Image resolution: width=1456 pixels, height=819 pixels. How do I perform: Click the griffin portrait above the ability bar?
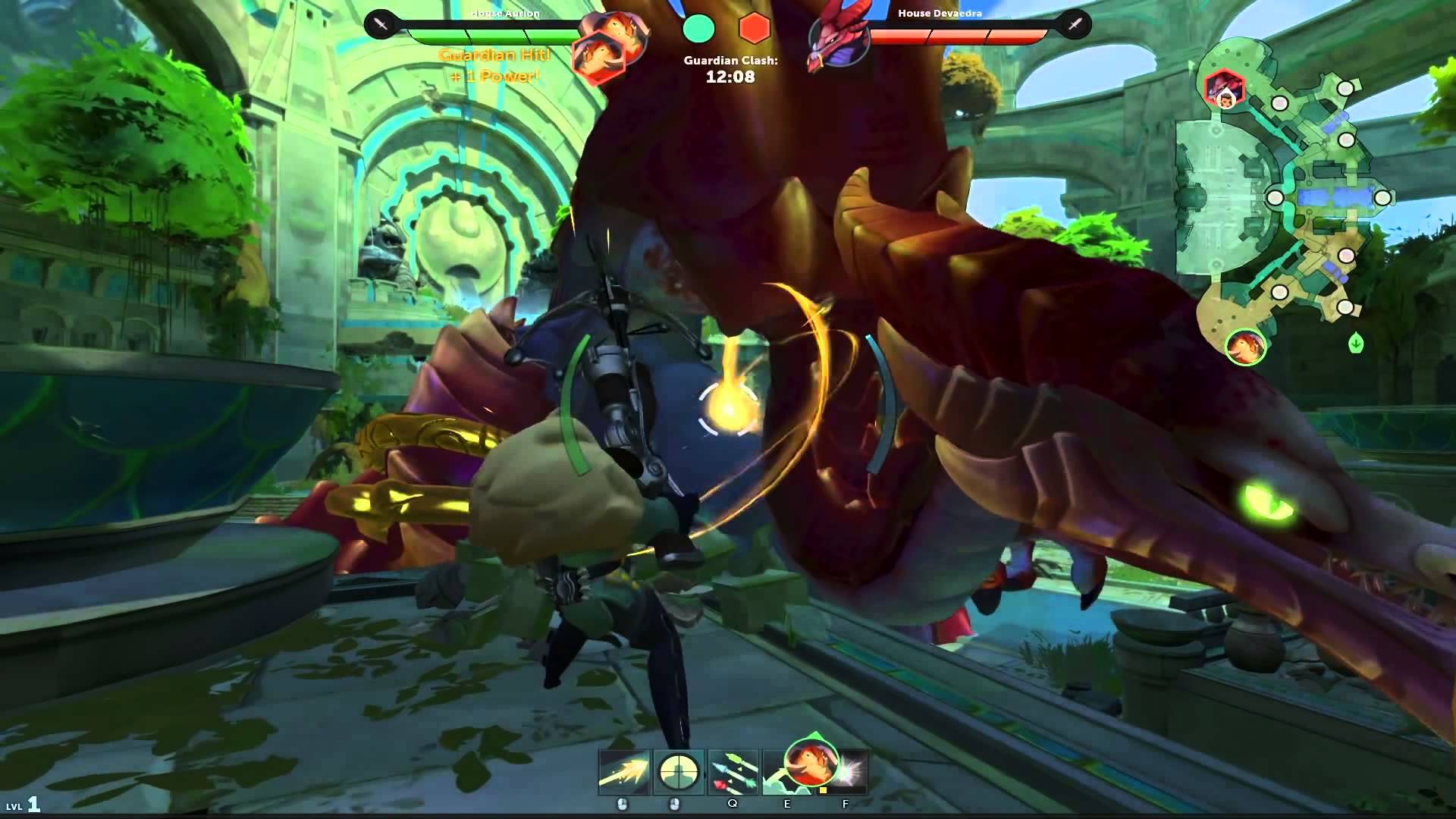pyautogui.click(x=811, y=761)
